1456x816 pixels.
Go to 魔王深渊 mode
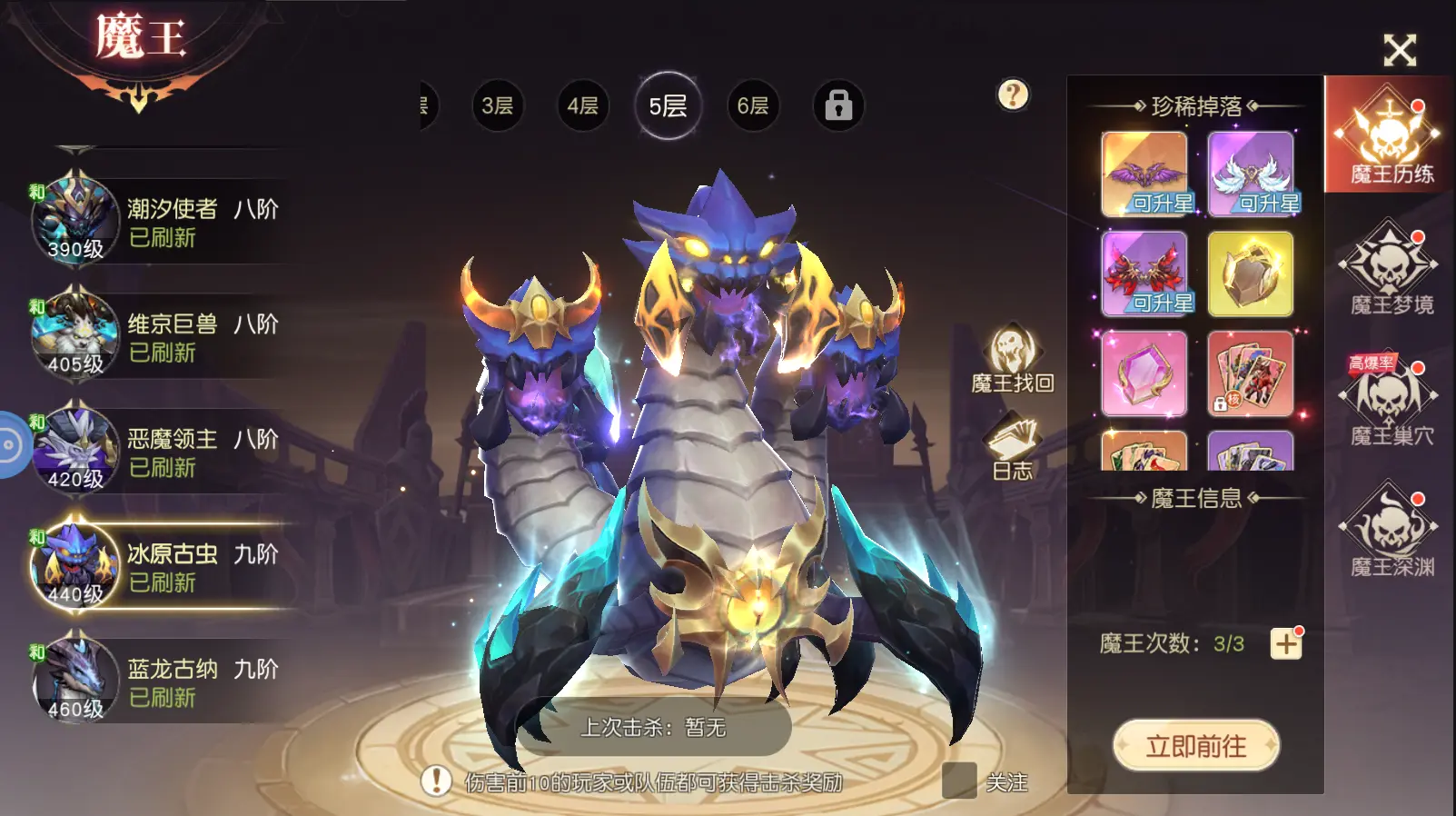pyautogui.click(x=1390, y=532)
